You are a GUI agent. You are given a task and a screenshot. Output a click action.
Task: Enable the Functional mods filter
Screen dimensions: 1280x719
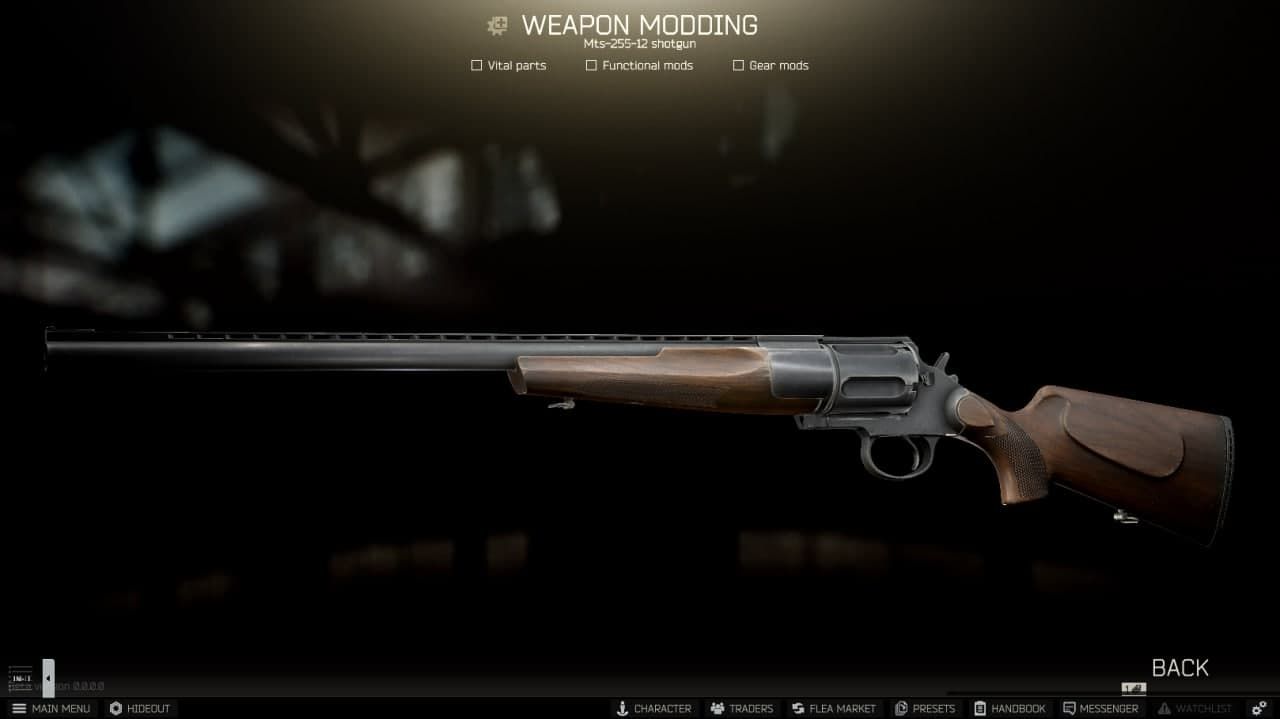(591, 66)
